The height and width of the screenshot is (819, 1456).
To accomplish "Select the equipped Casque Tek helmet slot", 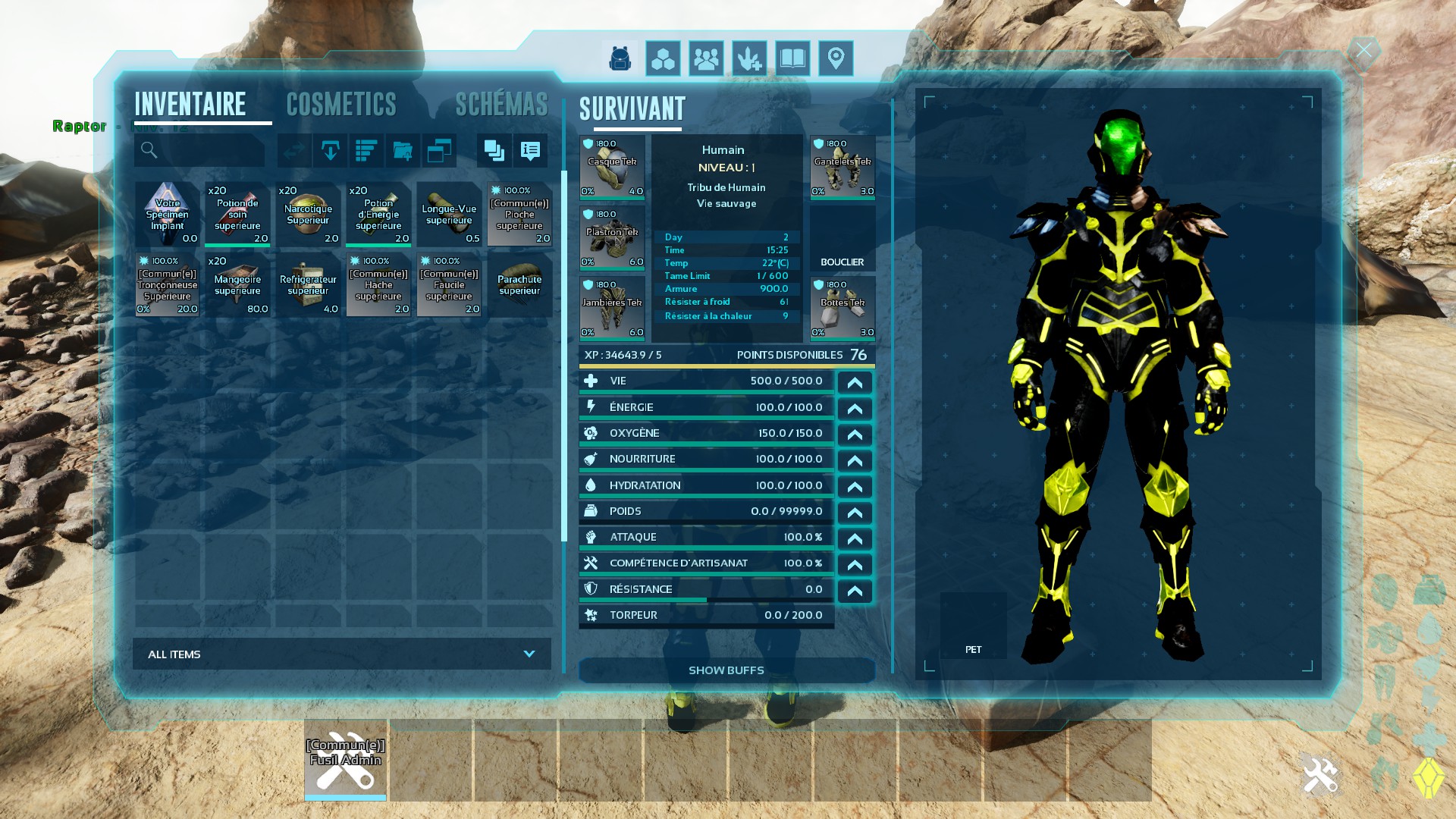I will [x=612, y=167].
